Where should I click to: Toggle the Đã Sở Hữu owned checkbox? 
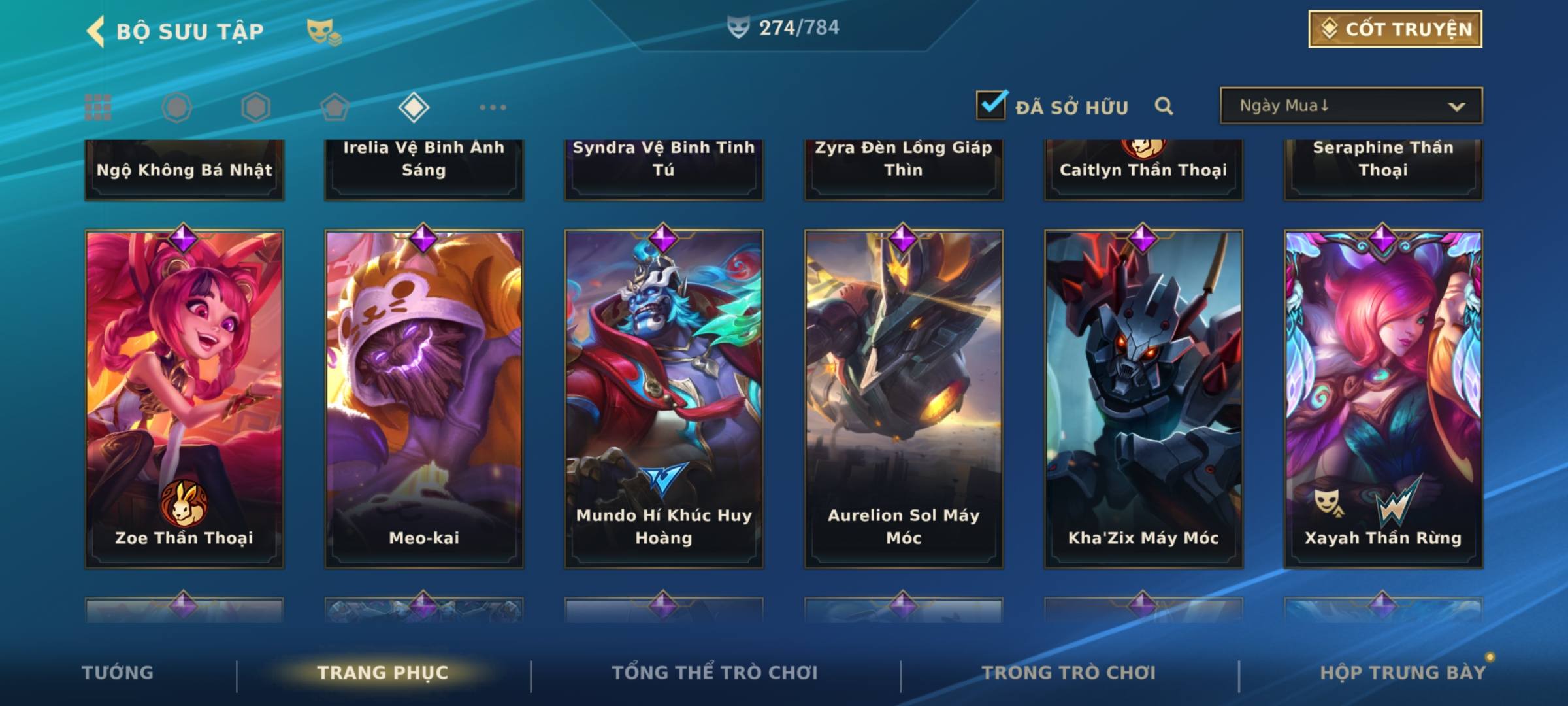pos(991,105)
